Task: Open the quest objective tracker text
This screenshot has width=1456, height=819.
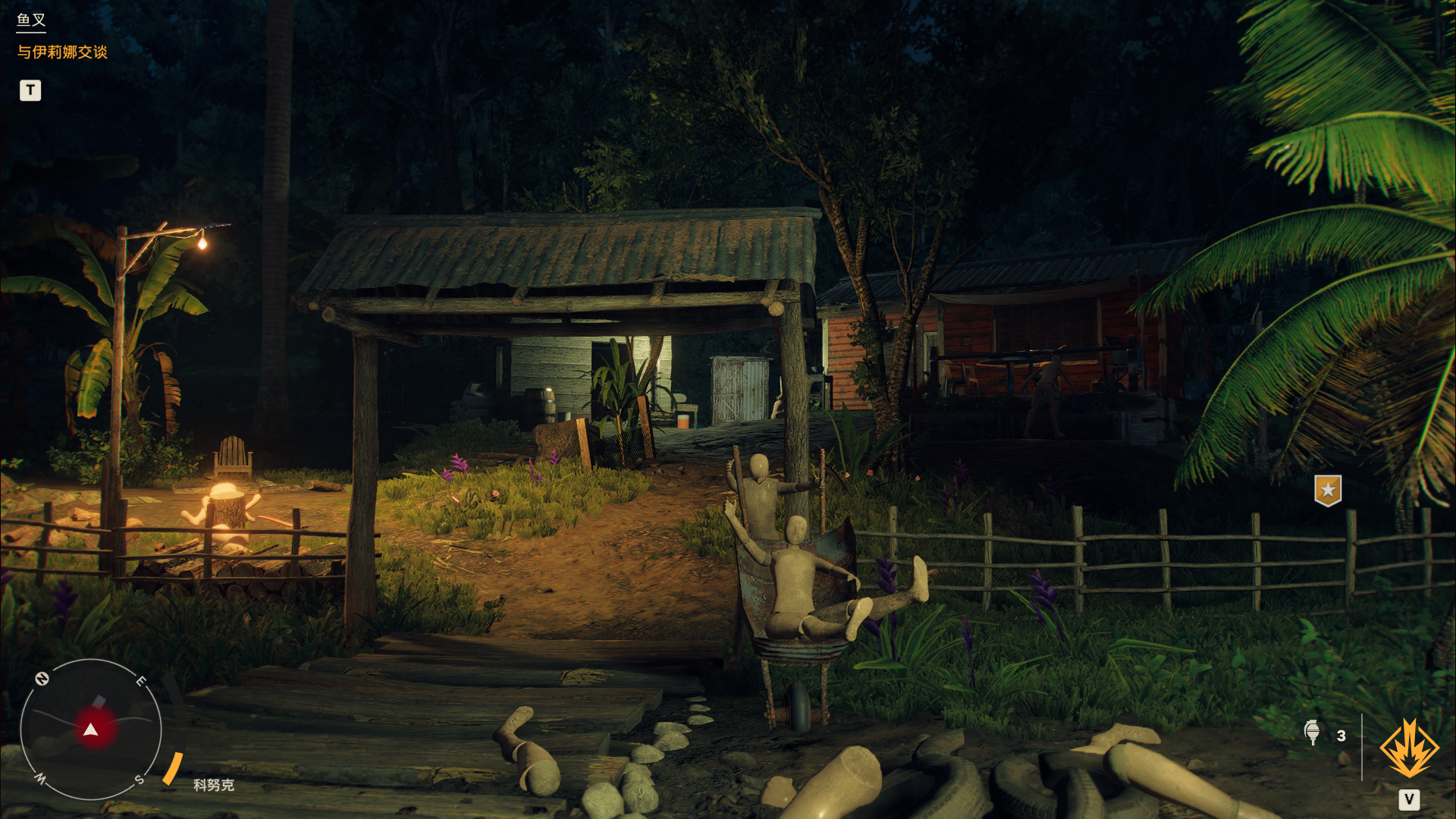Action: click(x=62, y=52)
